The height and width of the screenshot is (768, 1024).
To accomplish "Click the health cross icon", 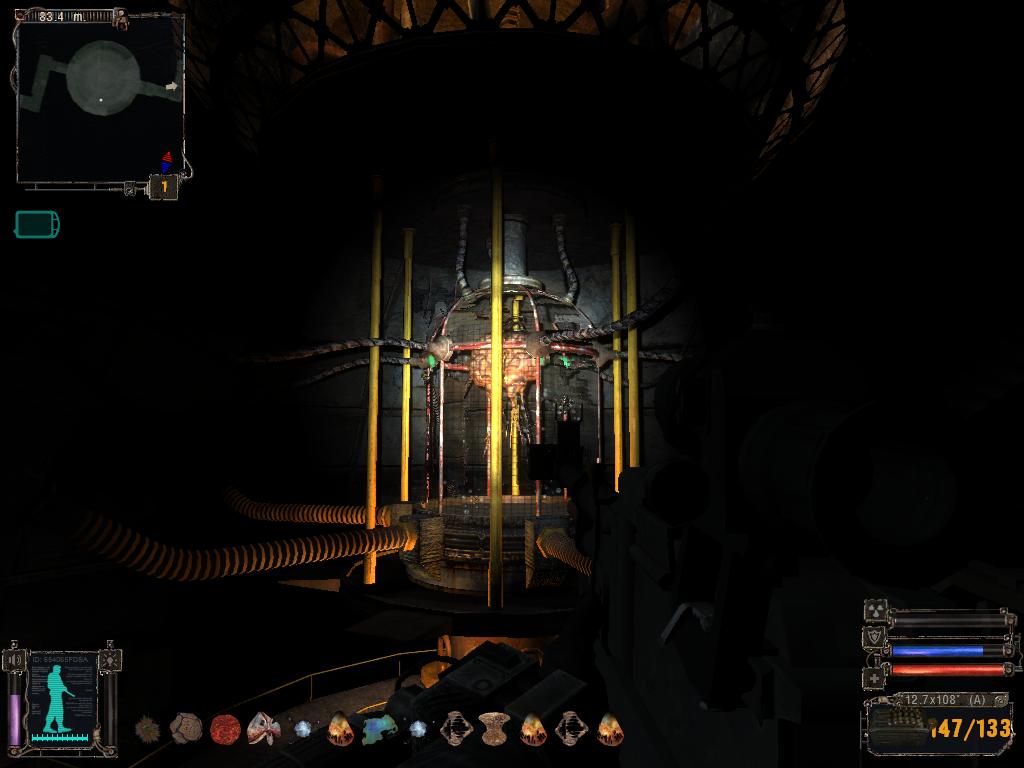I will (872, 677).
